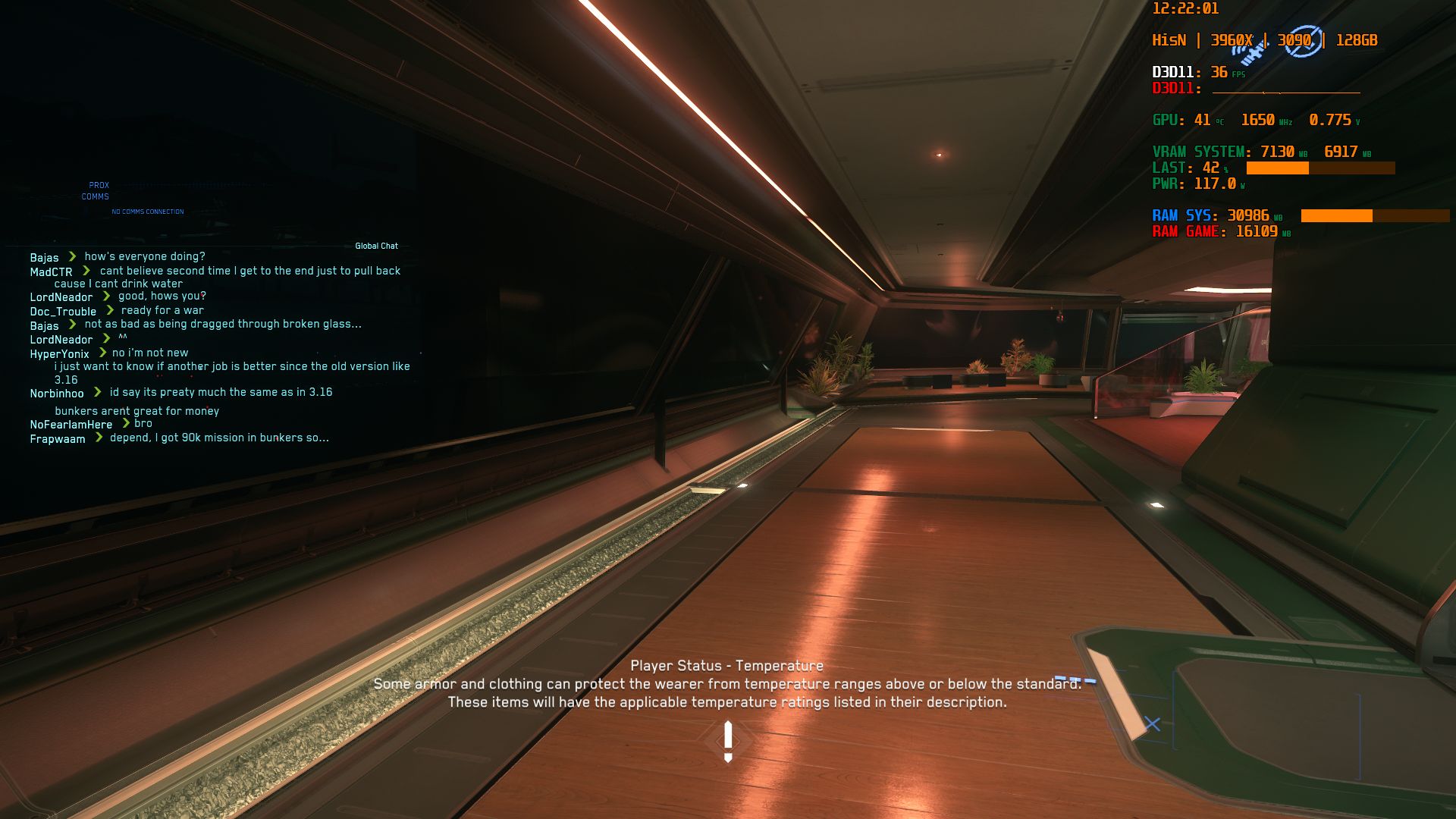Click the D3D11 FPS counter showing 36

(x=1219, y=73)
